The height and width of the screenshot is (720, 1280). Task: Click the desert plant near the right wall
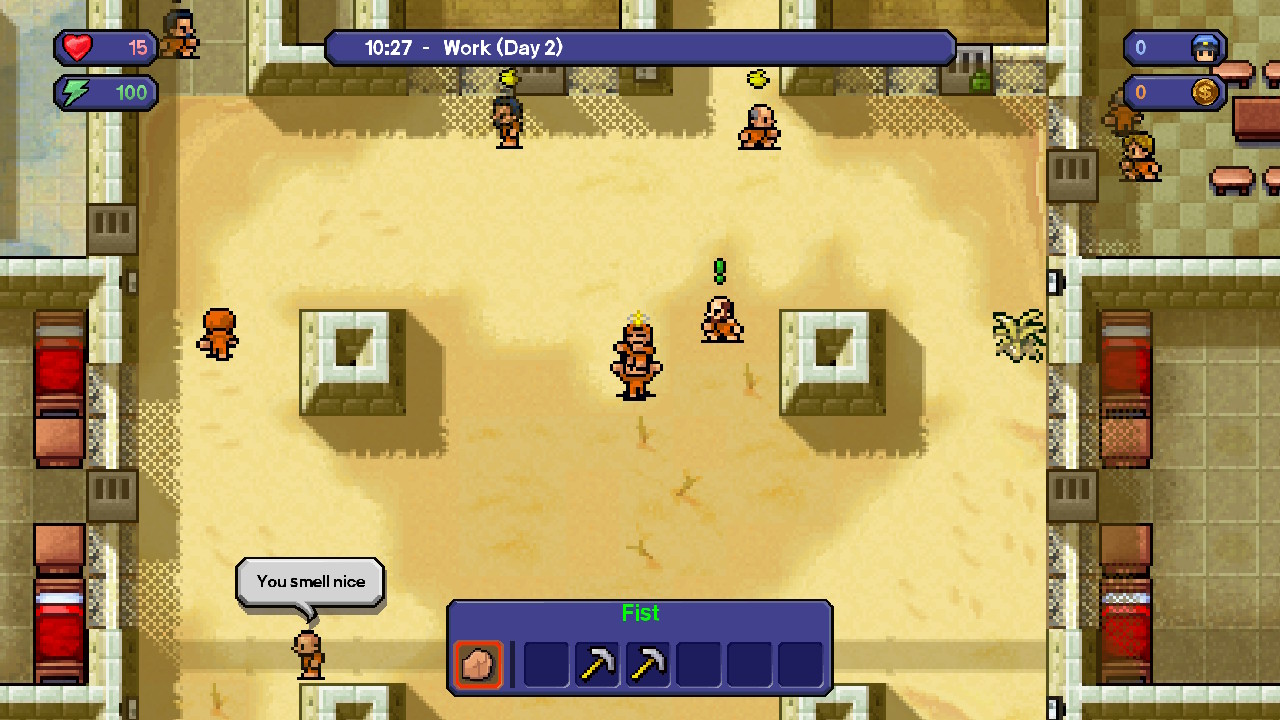click(1017, 336)
